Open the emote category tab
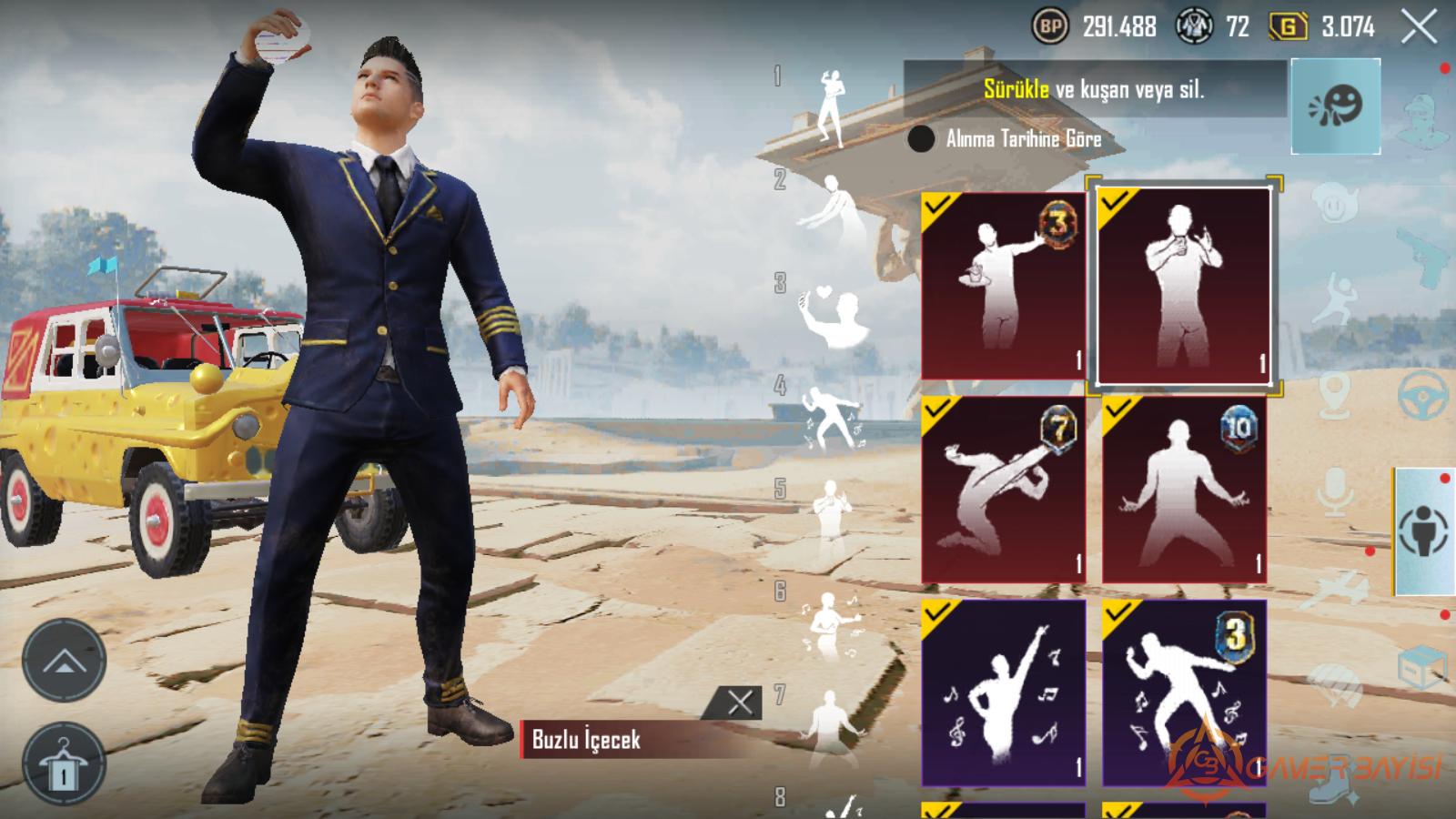 tap(1335, 106)
